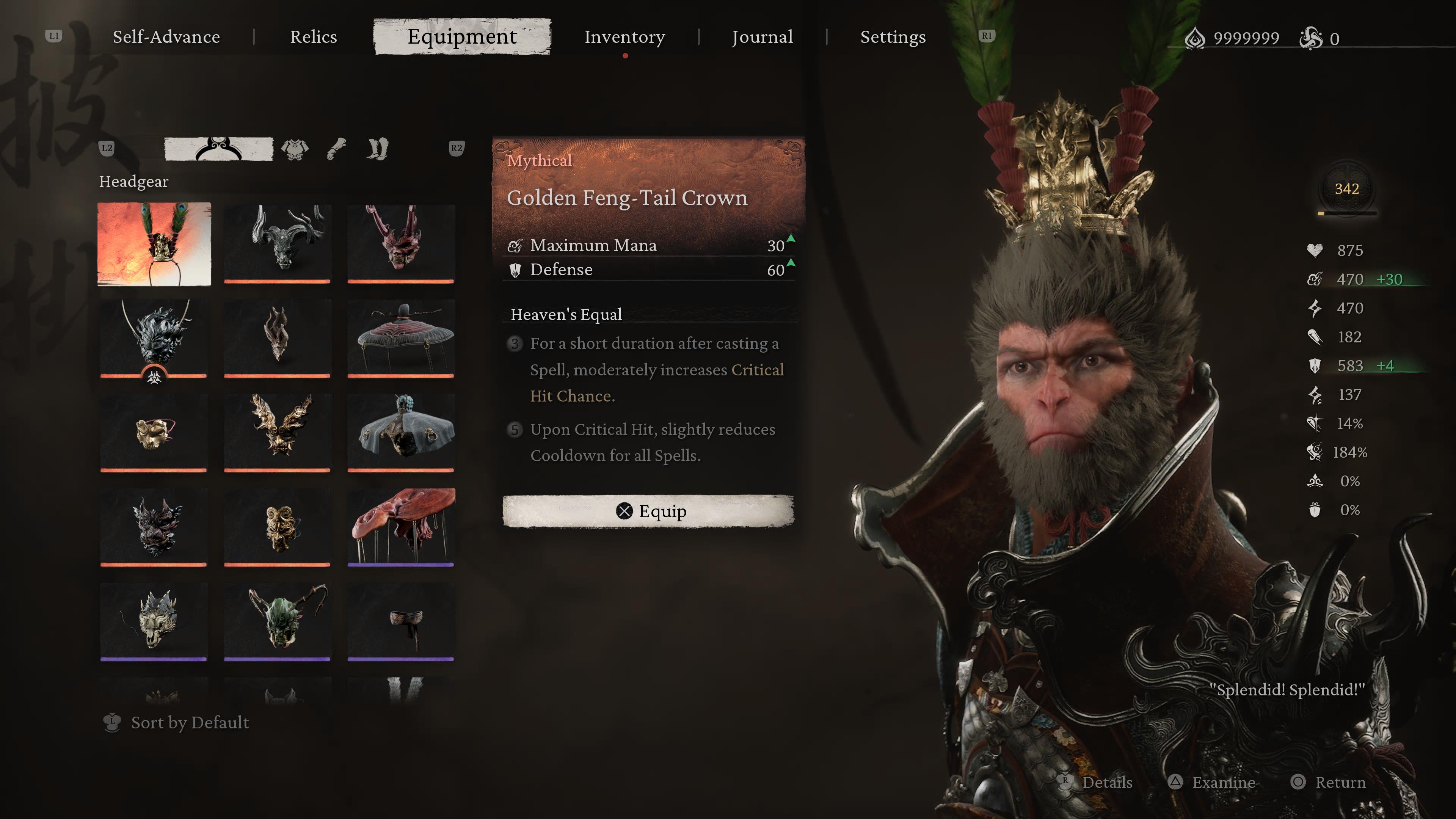Switch to the Relics tab
Image resolution: width=1456 pixels, height=819 pixels.
pos(313,37)
